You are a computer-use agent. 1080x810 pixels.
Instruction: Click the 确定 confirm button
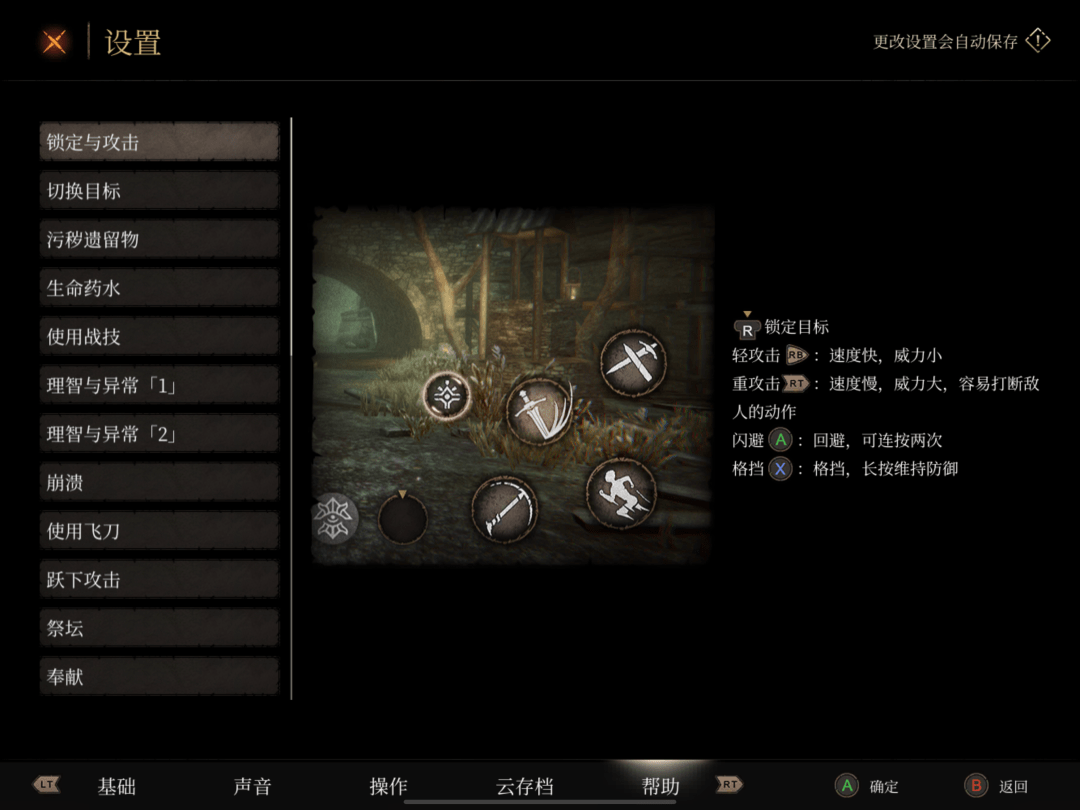[868, 787]
